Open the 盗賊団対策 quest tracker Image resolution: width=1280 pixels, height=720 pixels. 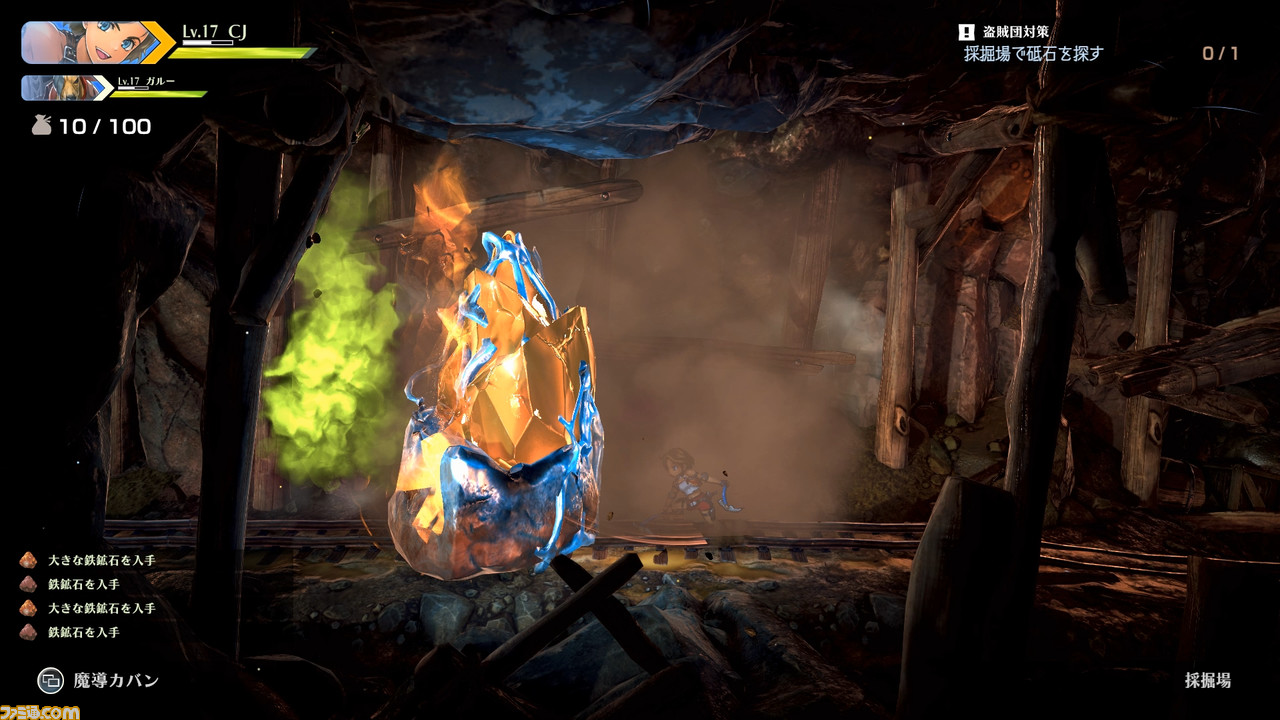click(1033, 43)
